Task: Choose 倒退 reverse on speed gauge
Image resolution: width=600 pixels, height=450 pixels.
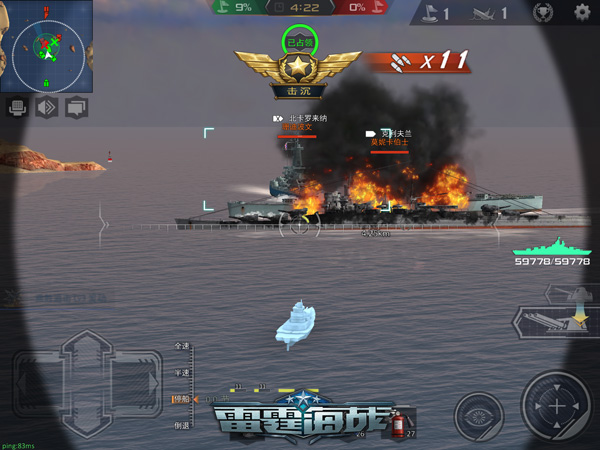Action: click(182, 425)
